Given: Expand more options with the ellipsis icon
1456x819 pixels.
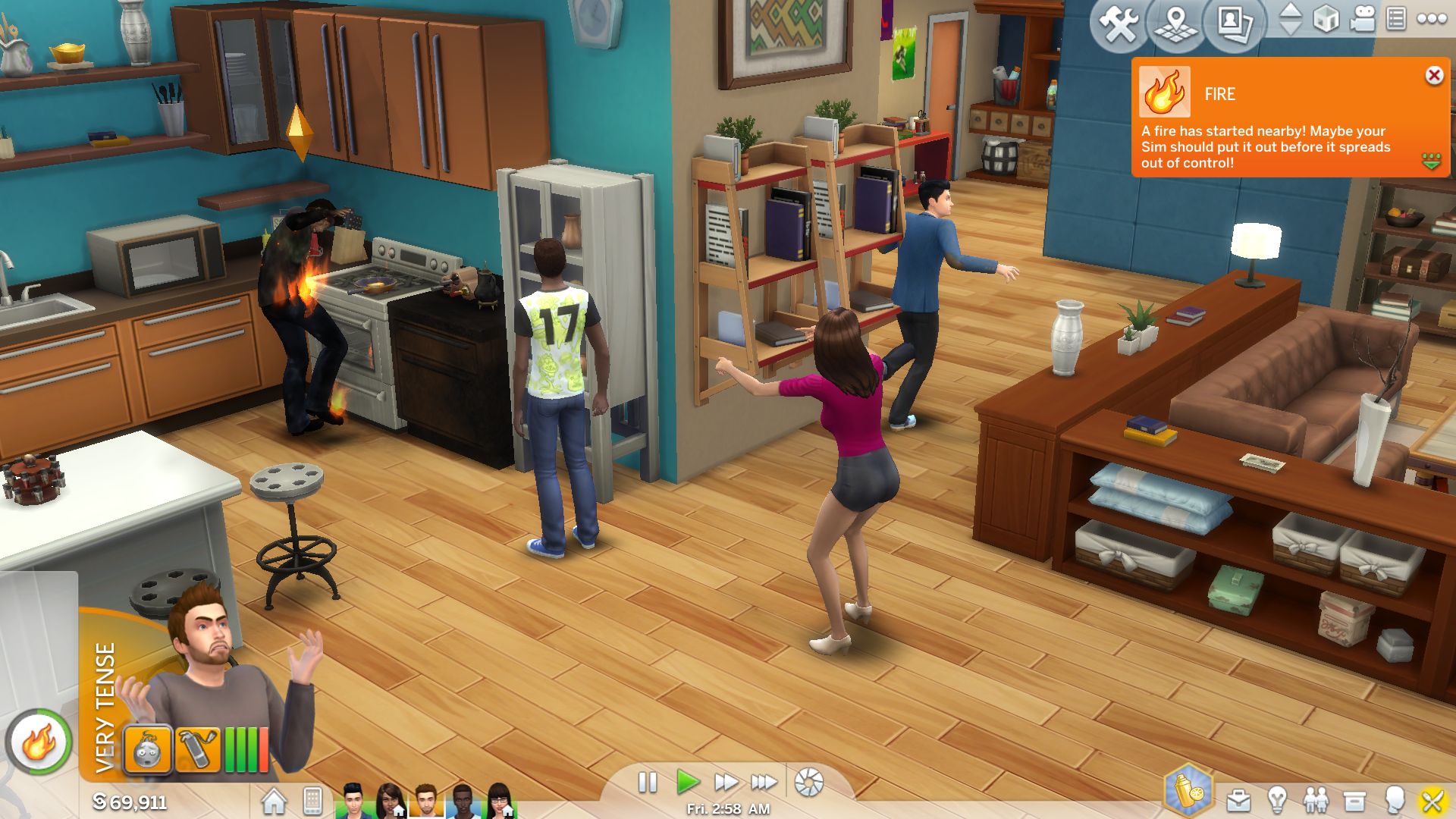Looking at the screenshot, I should click(x=1431, y=19).
